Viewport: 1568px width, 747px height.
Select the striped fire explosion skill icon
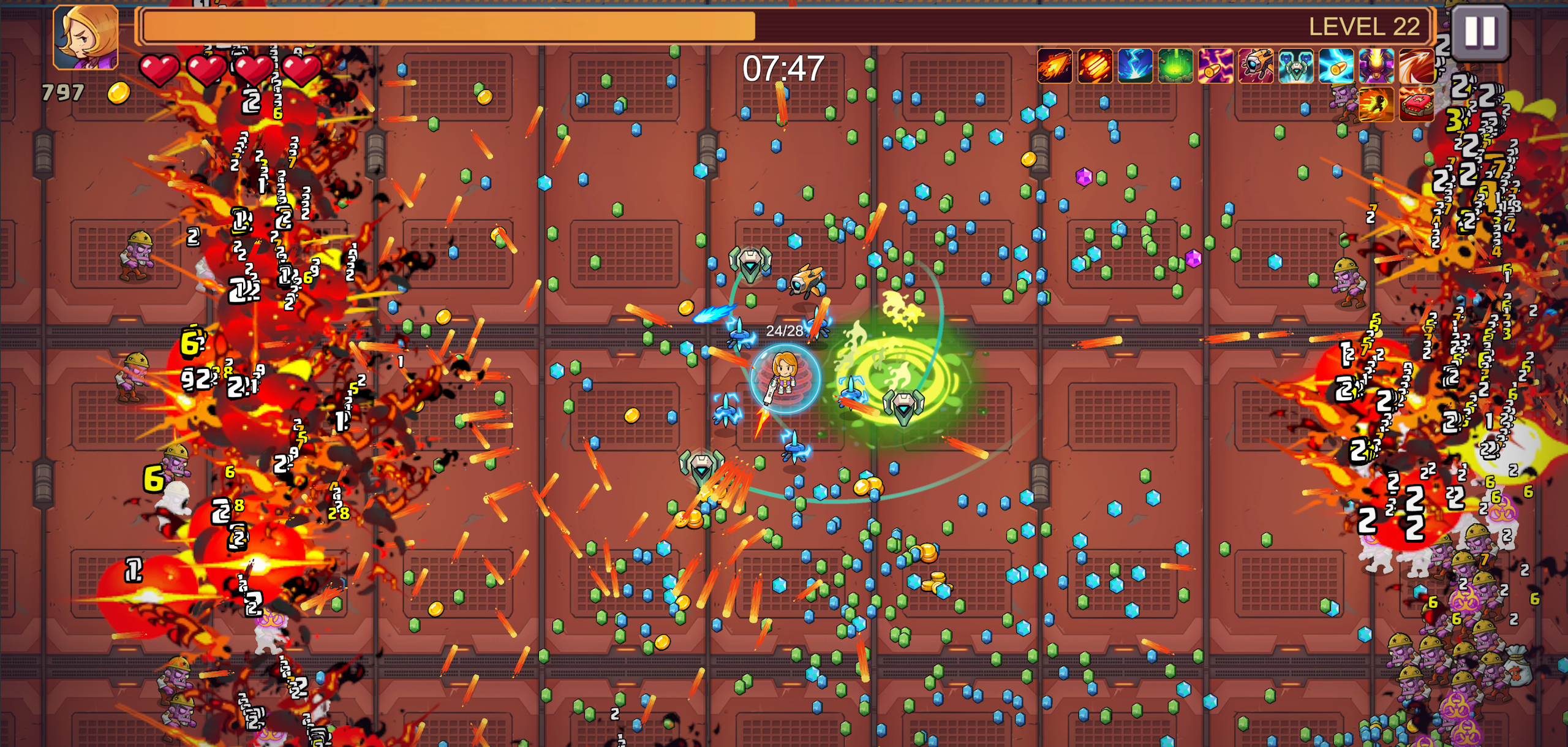click(1095, 66)
